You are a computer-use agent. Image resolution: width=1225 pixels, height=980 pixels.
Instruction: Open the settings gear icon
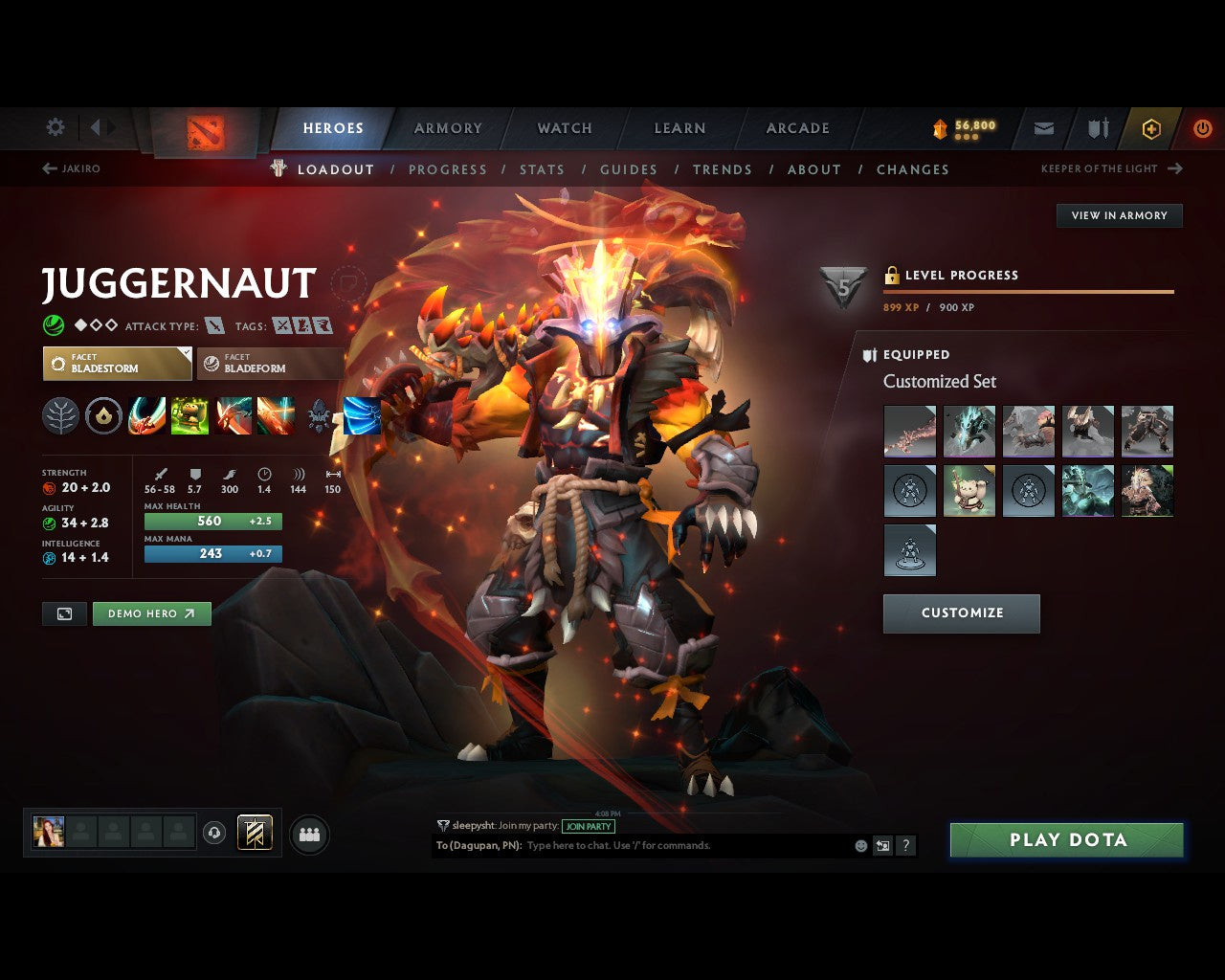point(55,127)
